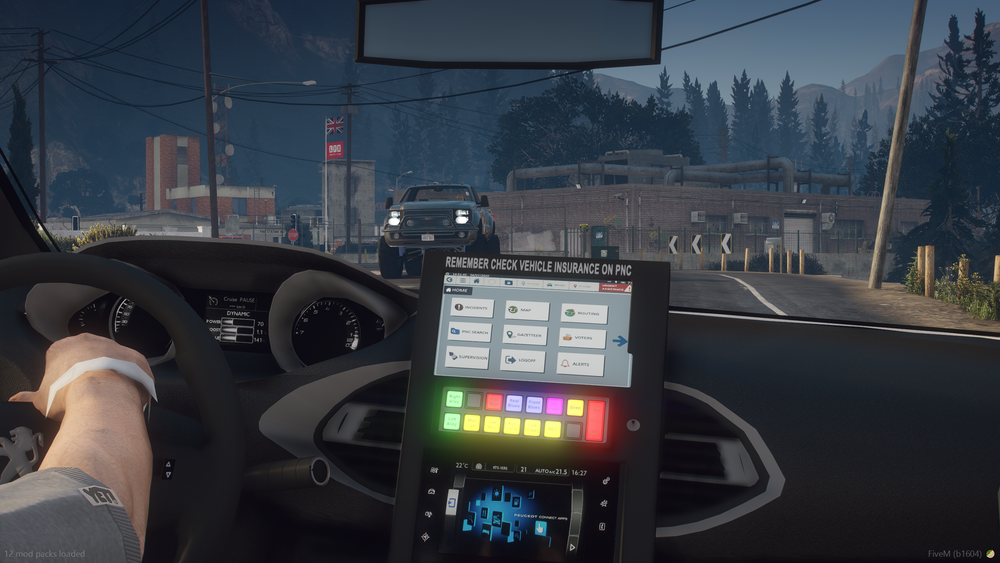The height and width of the screenshot is (563, 1000).
Task: Open the Voters tile
Action: coord(582,338)
